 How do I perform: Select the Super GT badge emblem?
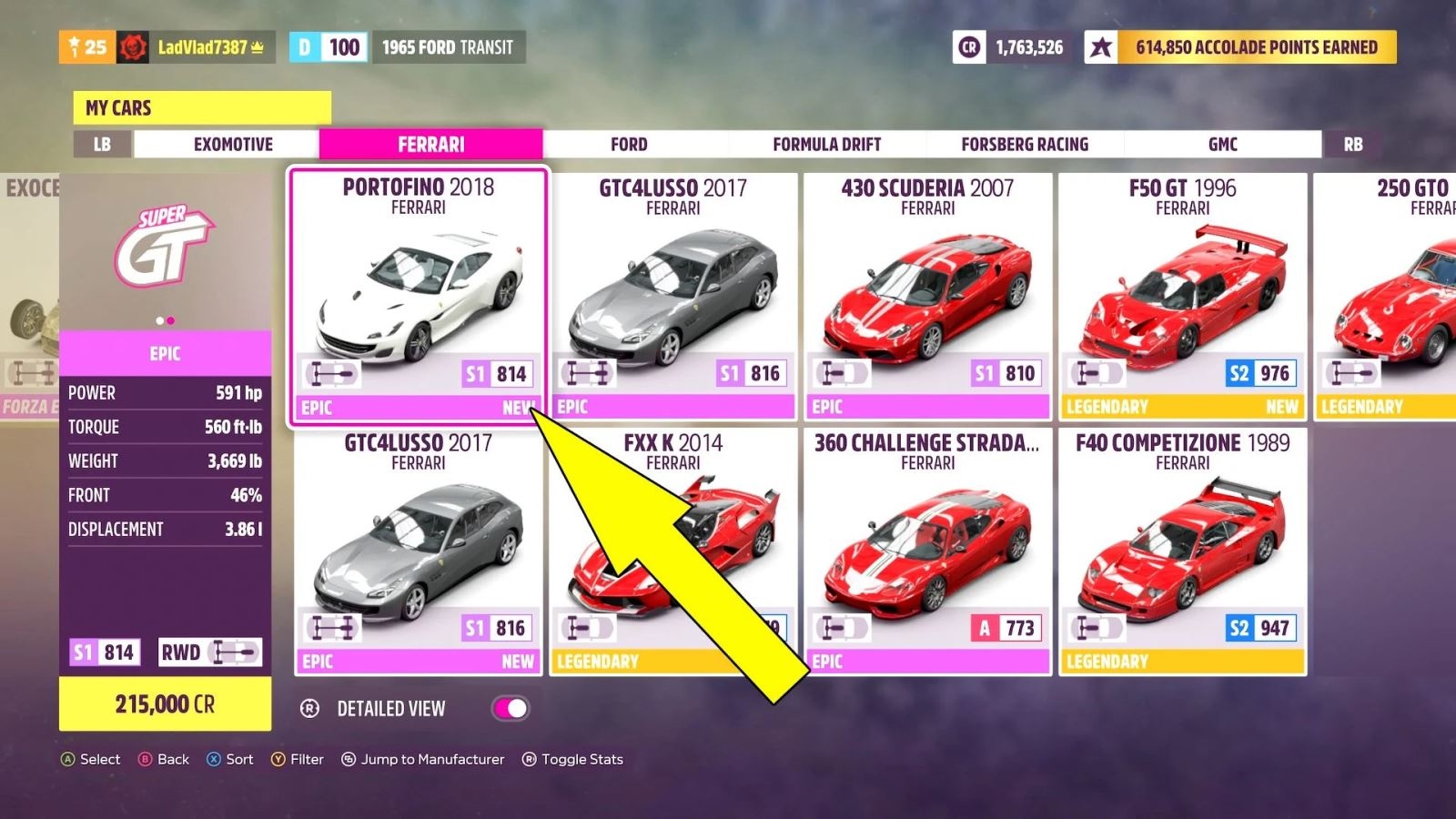point(165,247)
